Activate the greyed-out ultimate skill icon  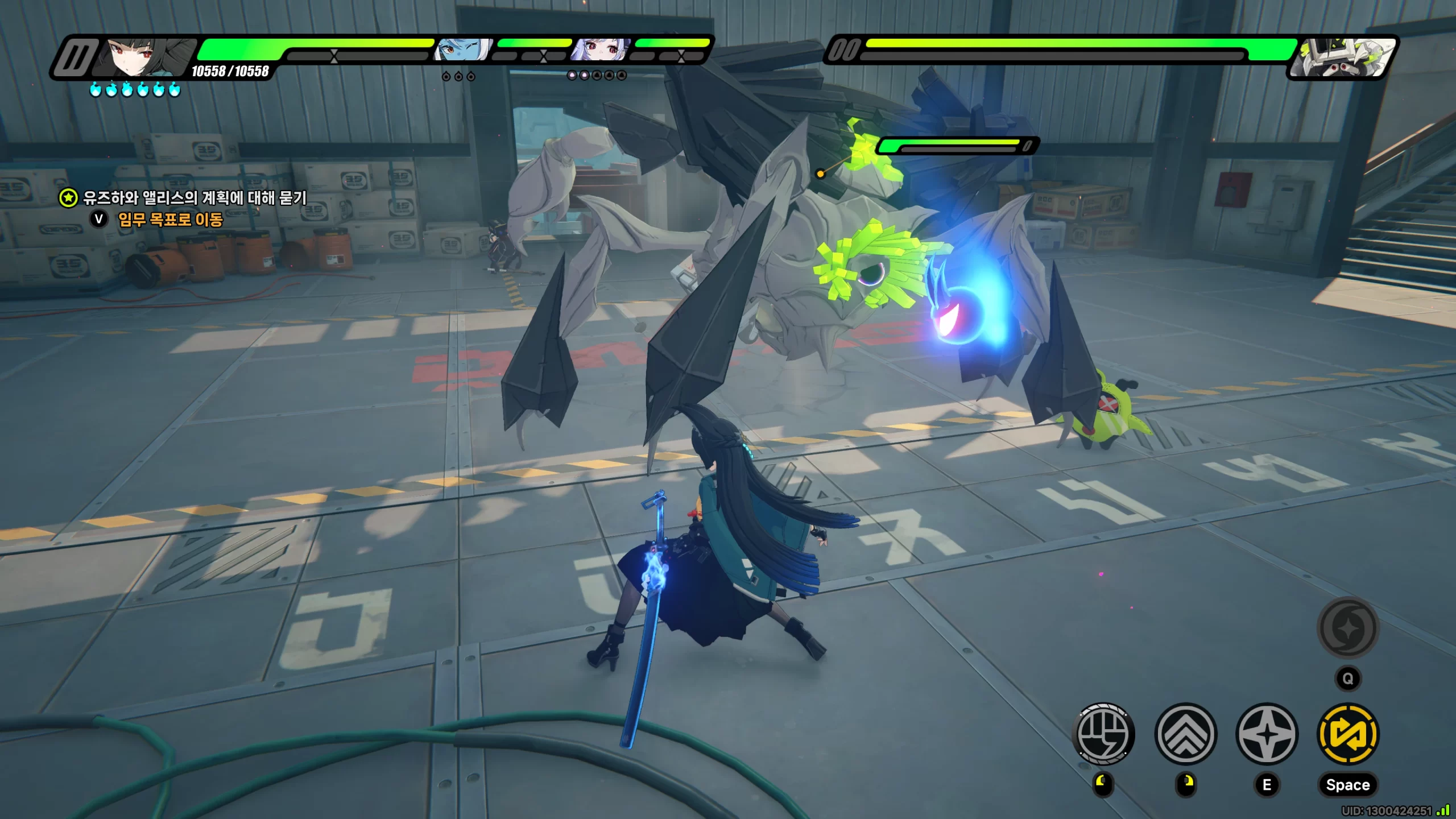(x=1348, y=628)
